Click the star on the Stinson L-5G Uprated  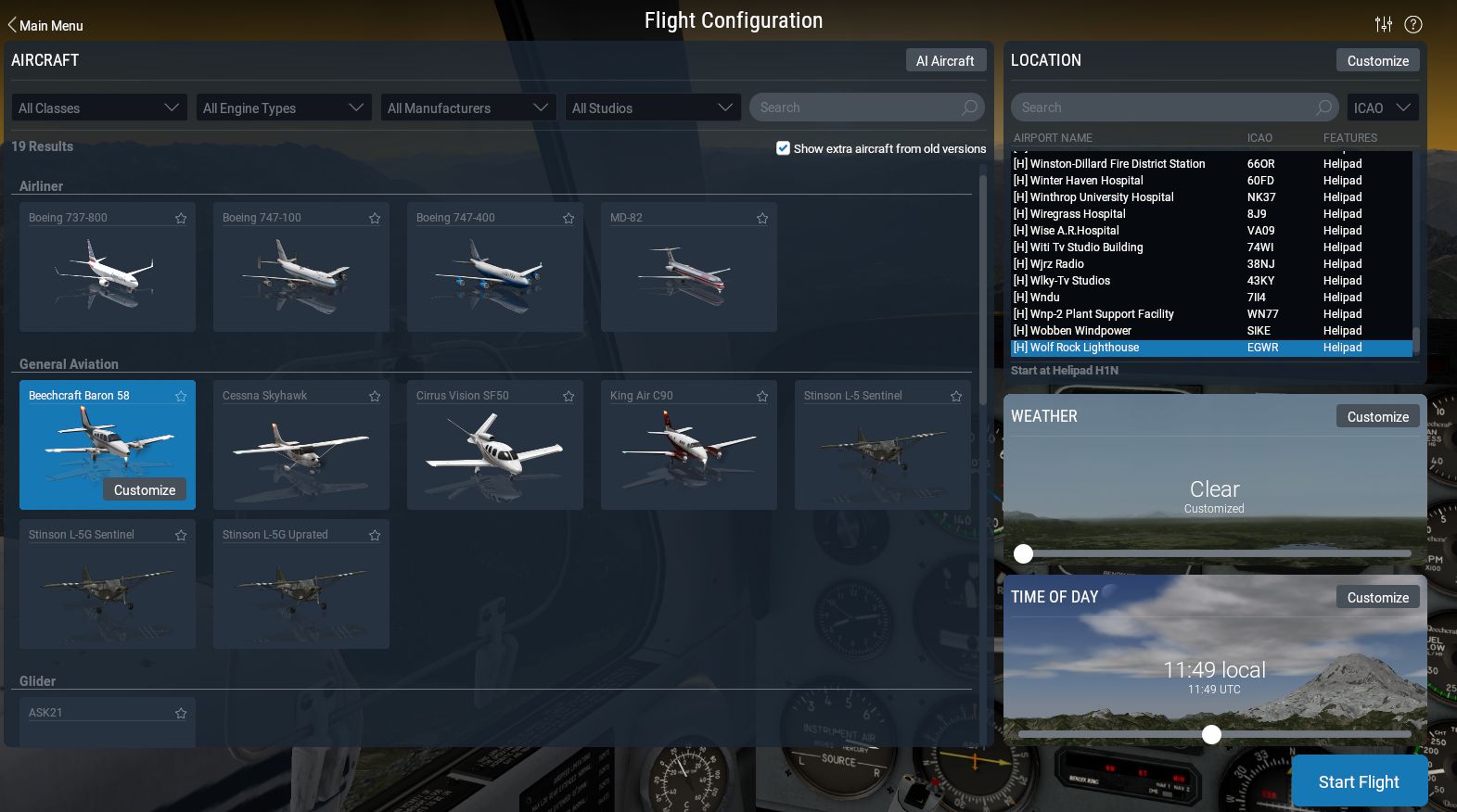[x=375, y=535]
